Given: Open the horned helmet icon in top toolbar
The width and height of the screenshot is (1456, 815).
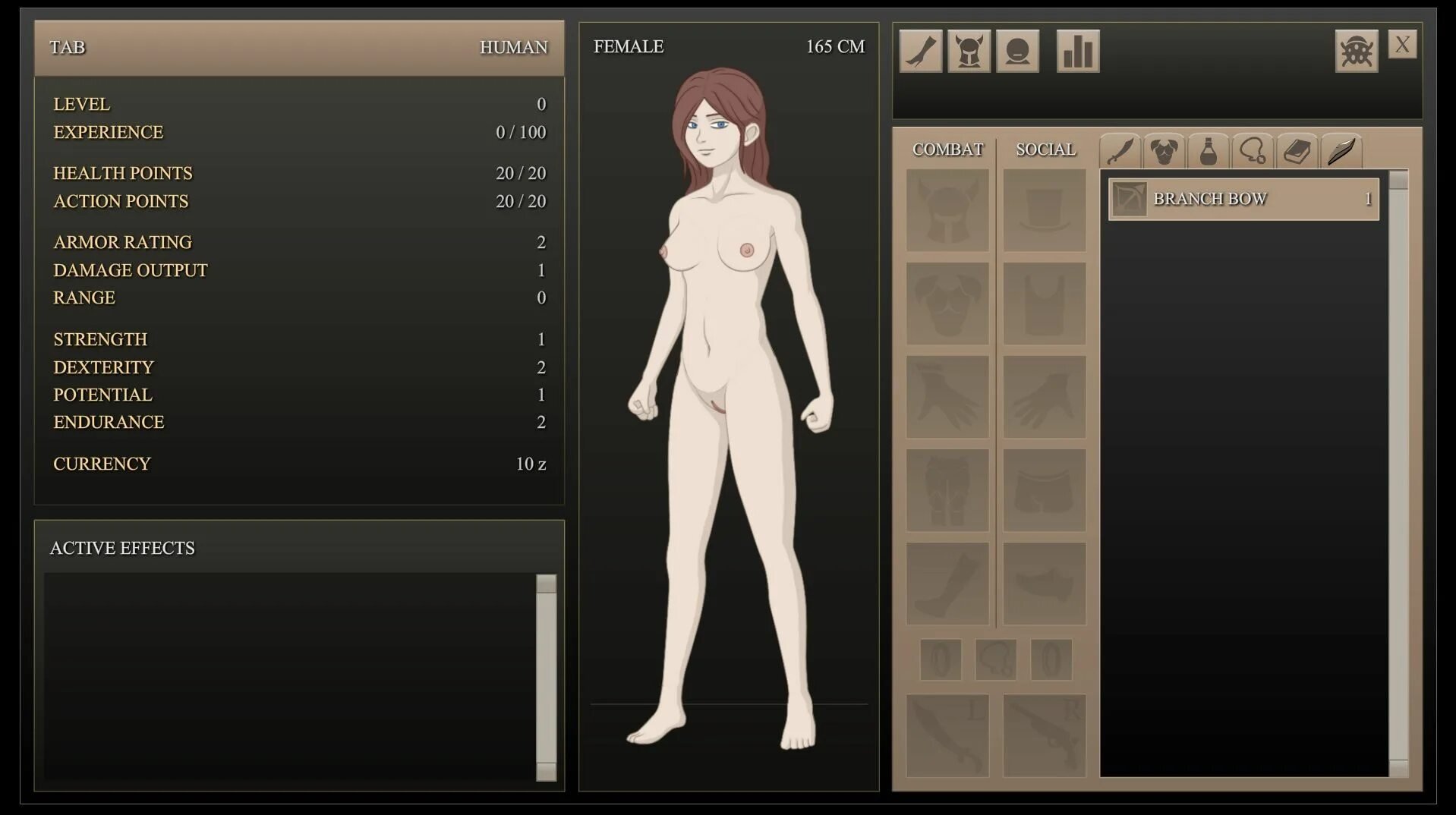Looking at the screenshot, I should (969, 51).
